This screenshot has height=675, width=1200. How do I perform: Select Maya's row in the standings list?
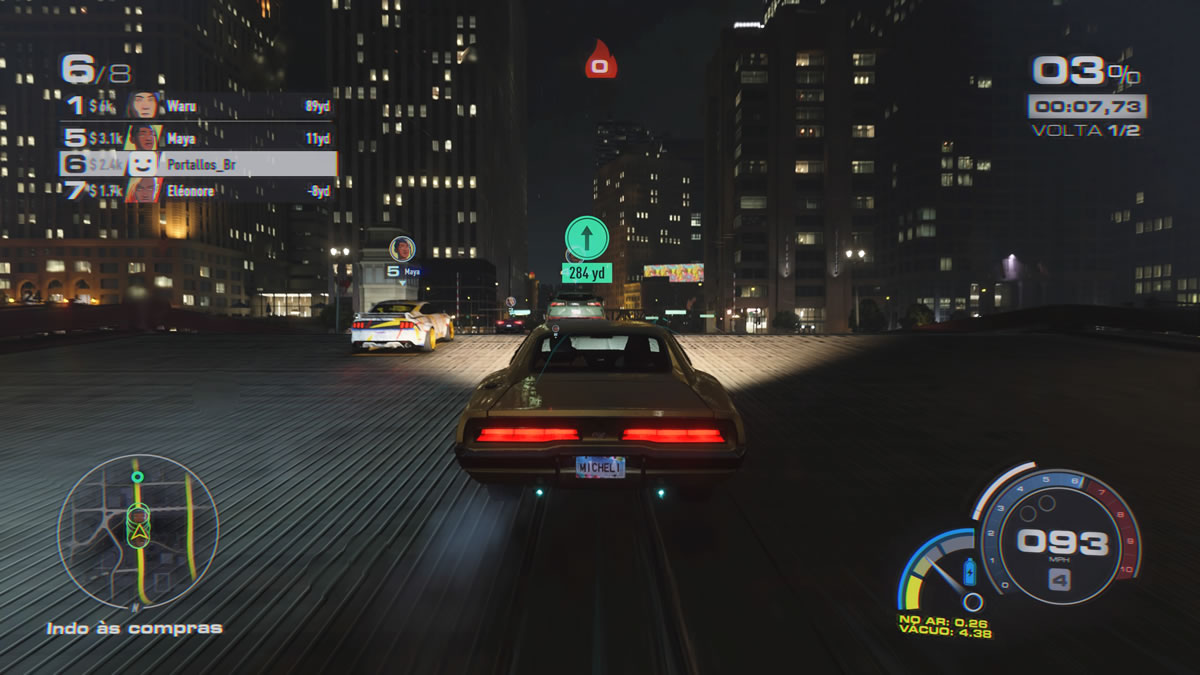(198, 138)
